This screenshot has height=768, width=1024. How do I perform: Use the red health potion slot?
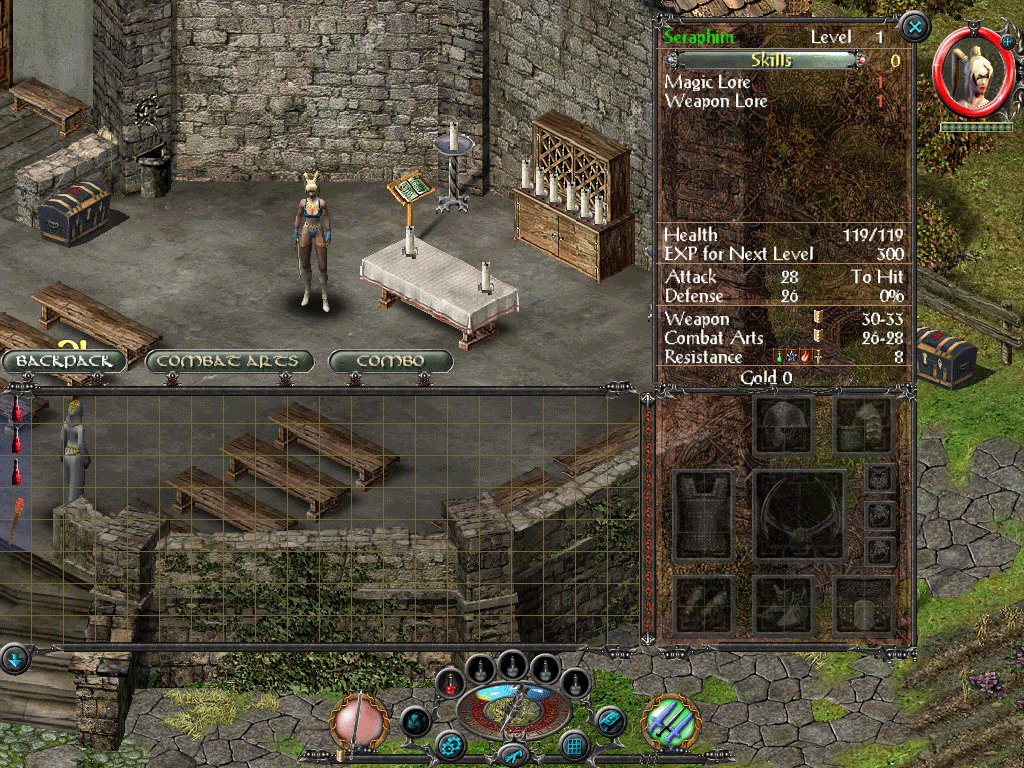pos(453,685)
